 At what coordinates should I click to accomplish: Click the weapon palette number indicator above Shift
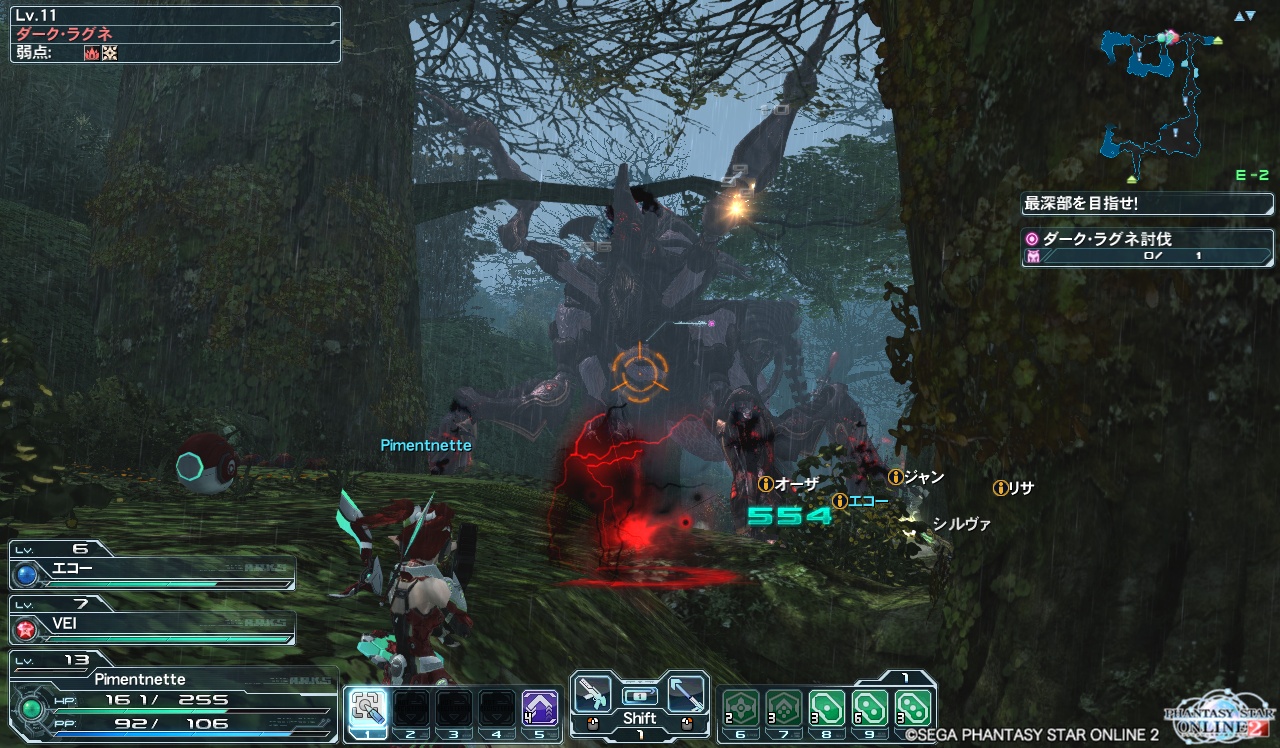coord(640,695)
